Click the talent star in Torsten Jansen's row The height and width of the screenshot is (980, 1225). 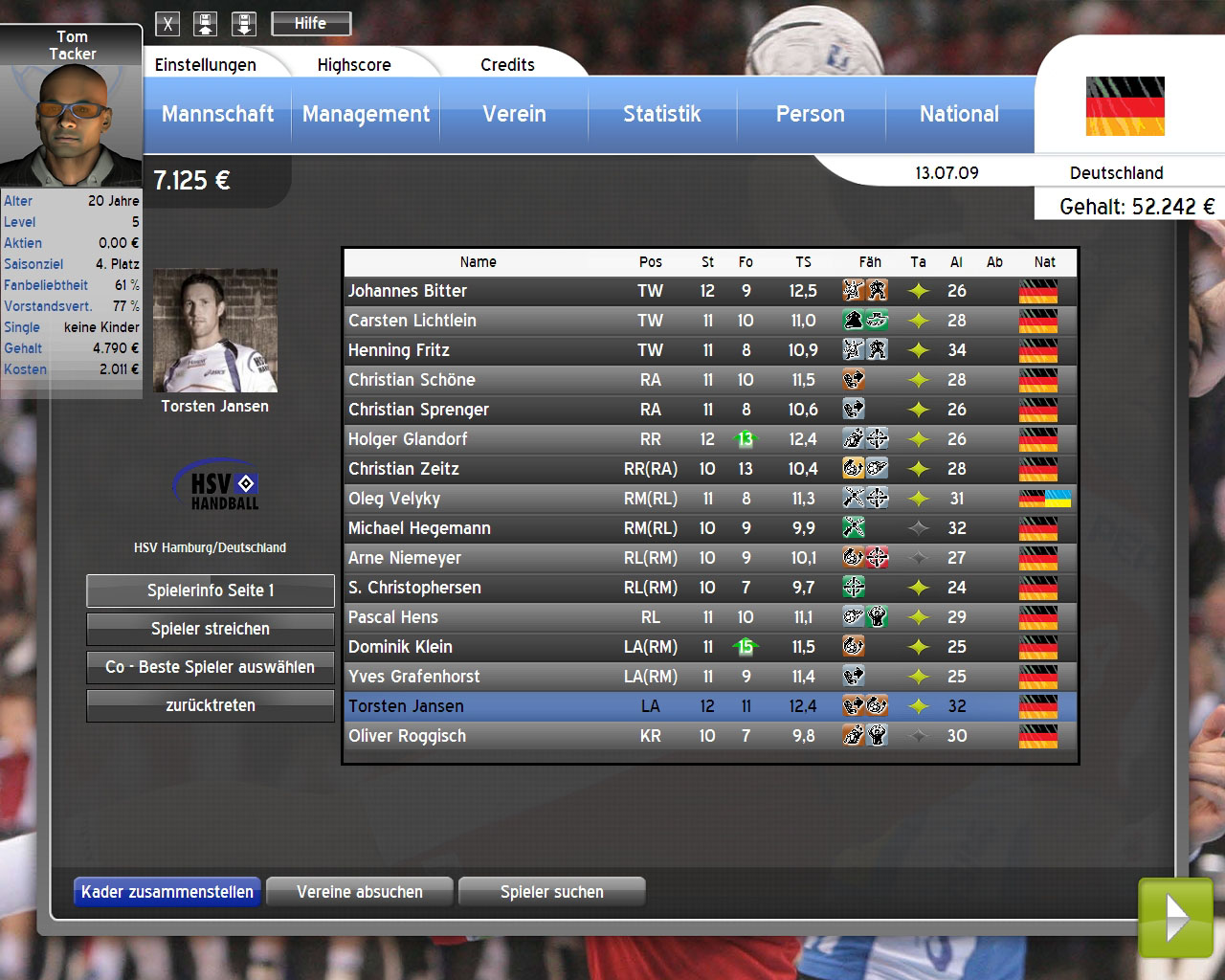click(919, 706)
